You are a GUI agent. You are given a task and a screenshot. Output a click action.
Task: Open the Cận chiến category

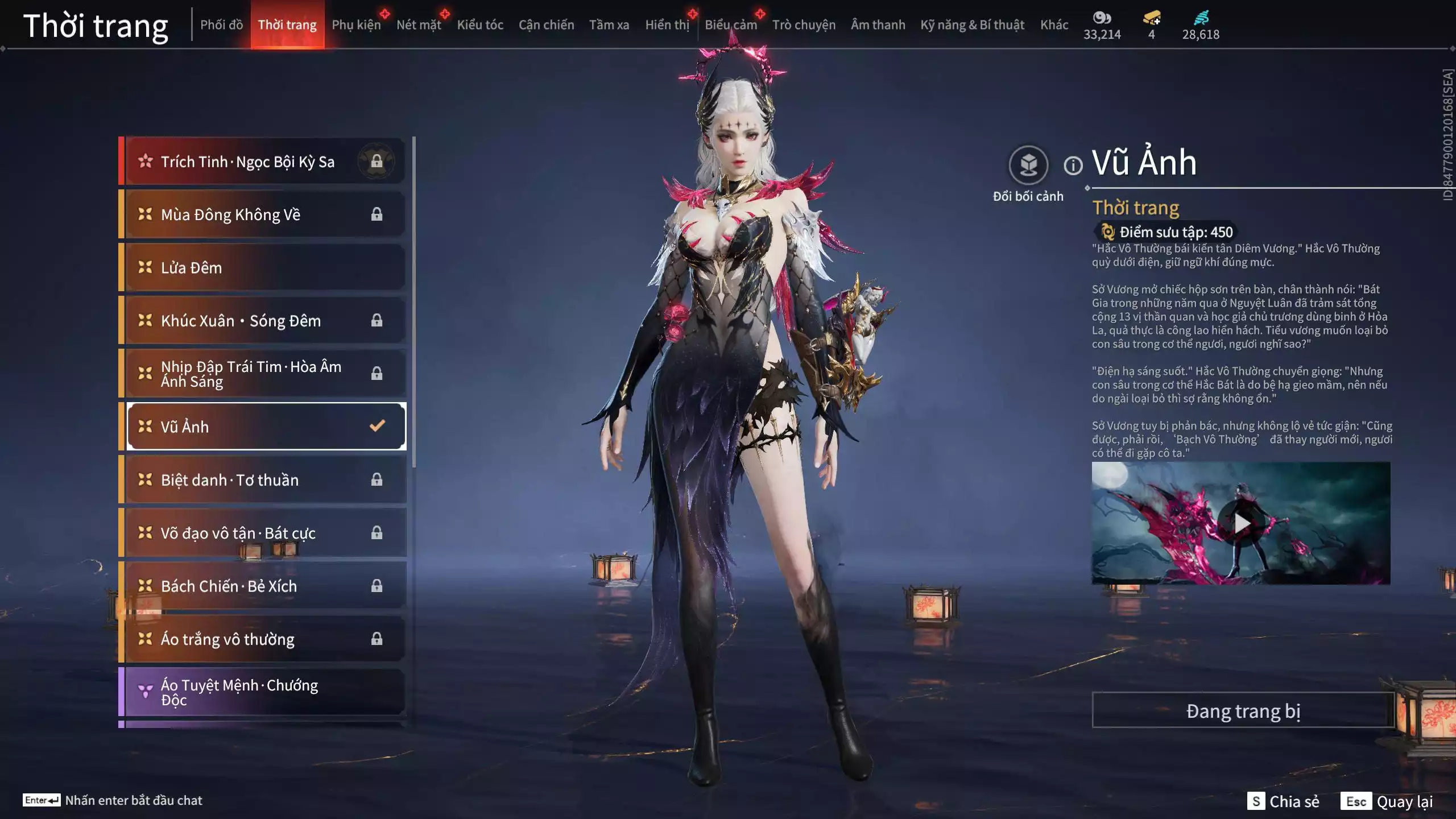[546, 24]
